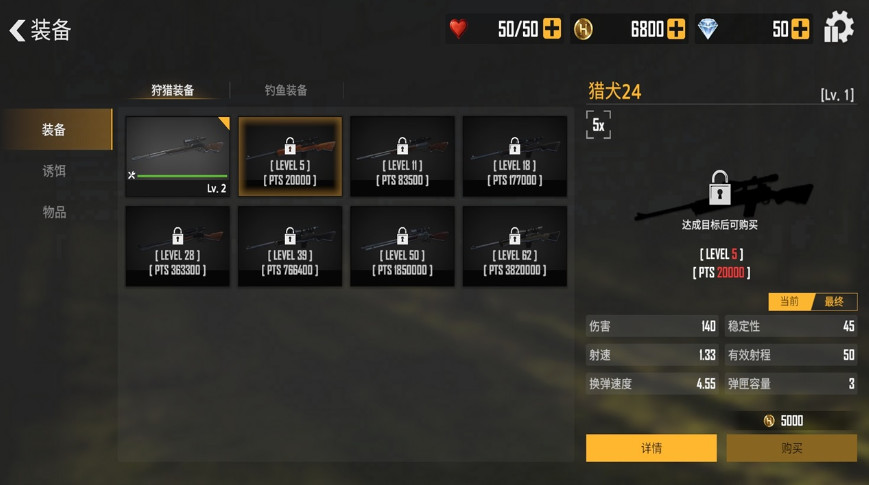The image size is (869, 485).
Task: Go back from the 装备 screen
Action: click(x=17, y=30)
